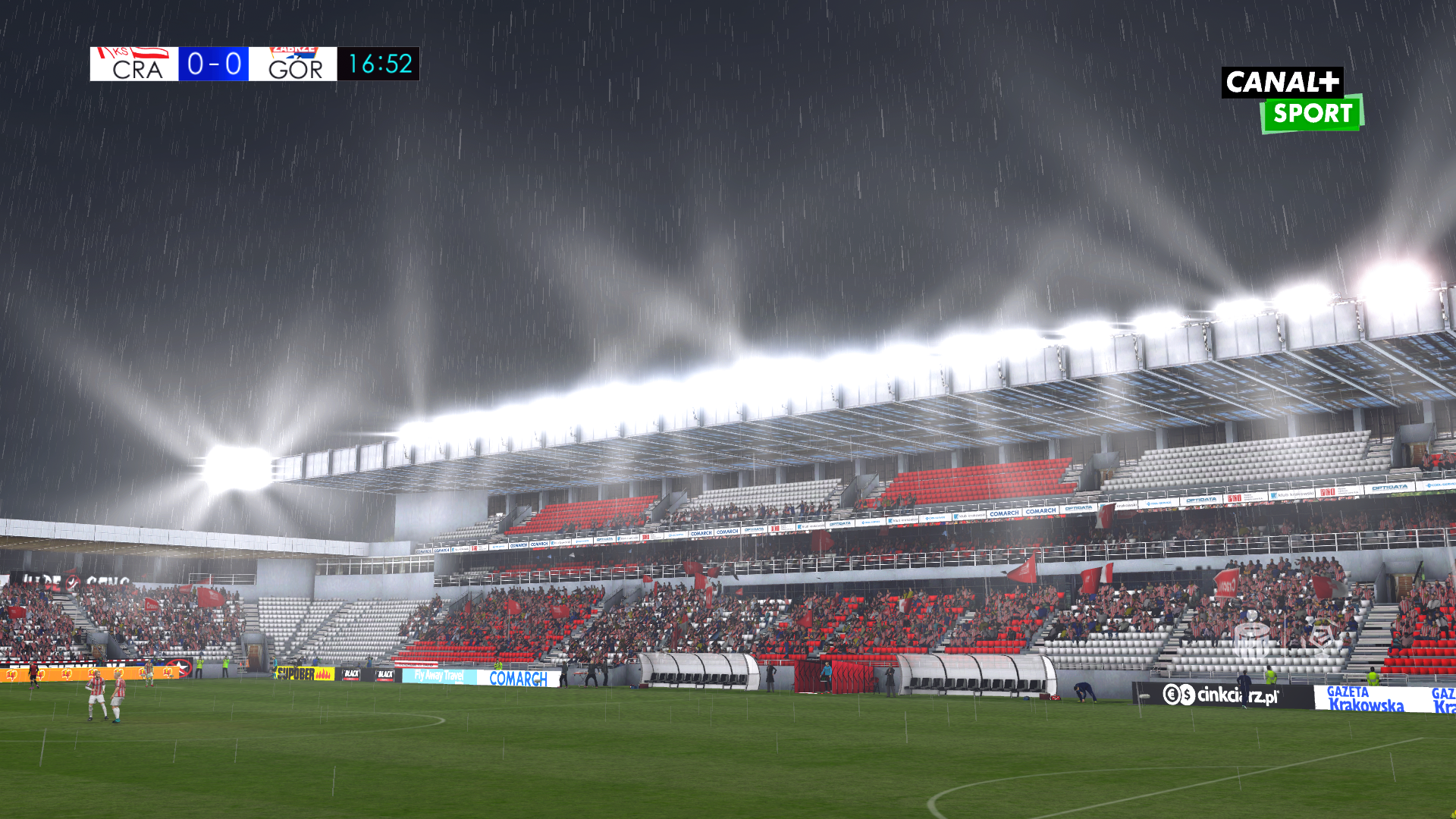This screenshot has width=1456, height=819.
Task: Click the Fly Away Travel banner link
Action: click(x=440, y=675)
